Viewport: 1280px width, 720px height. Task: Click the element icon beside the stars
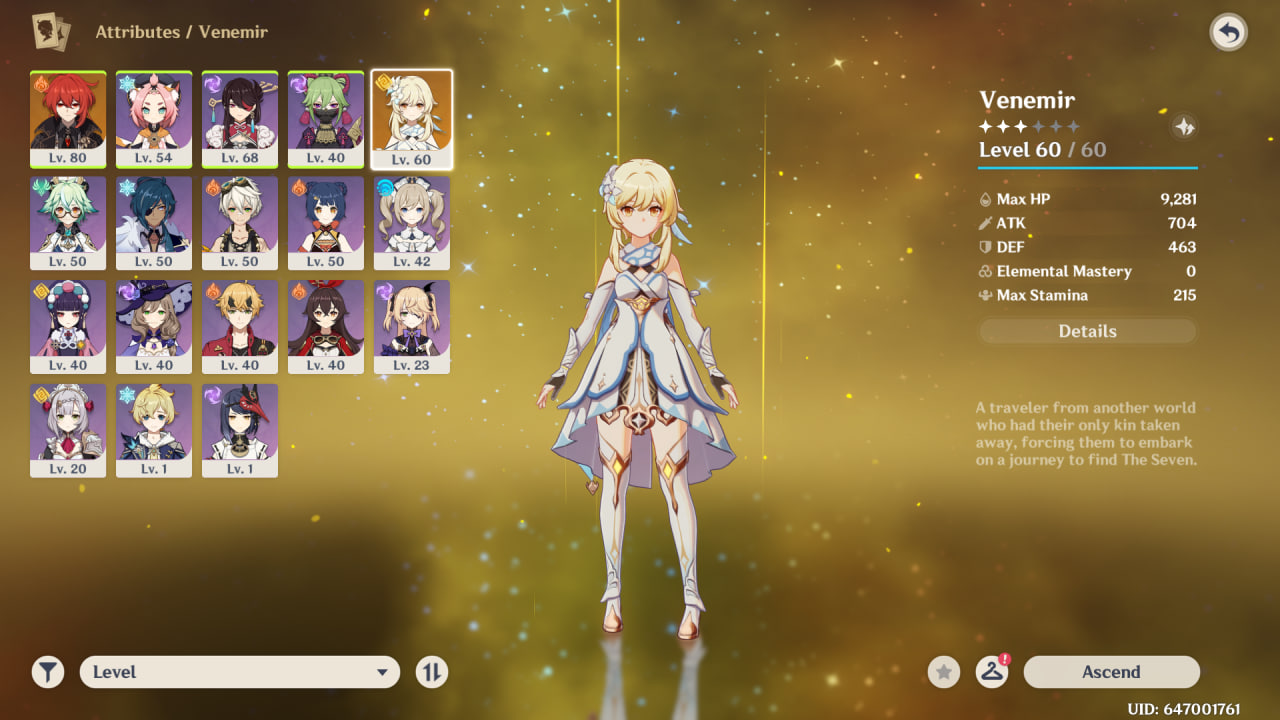(1184, 127)
